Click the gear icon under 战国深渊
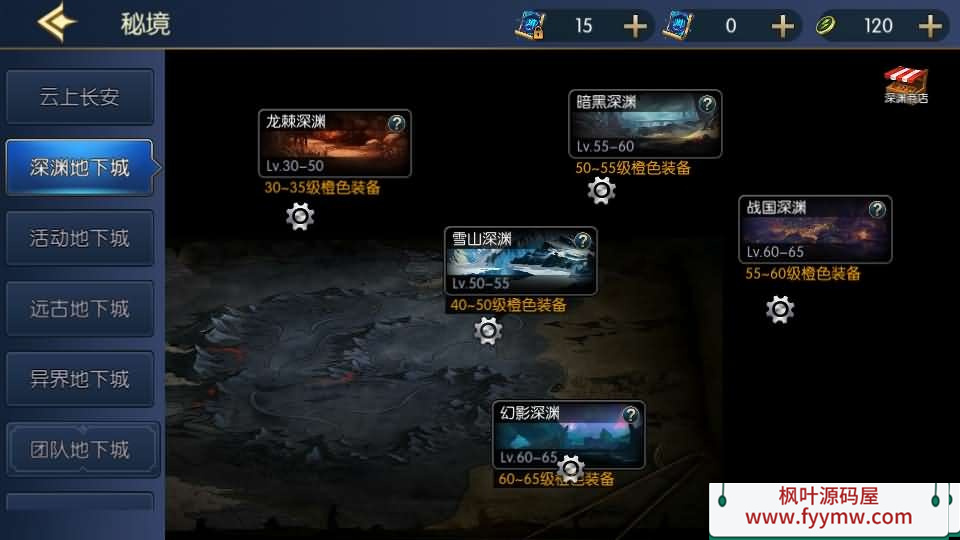The height and width of the screenshot is (540, 960). pyautogui.click(x=780, y=310)
